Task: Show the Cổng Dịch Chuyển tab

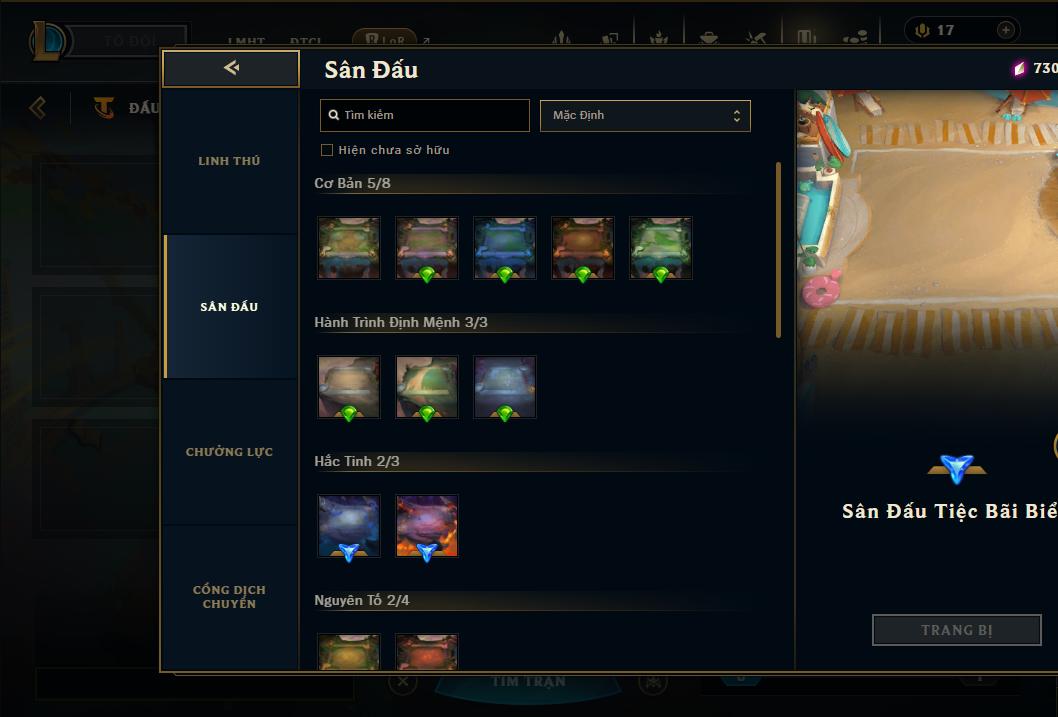Action: click(x=229, y=597)
